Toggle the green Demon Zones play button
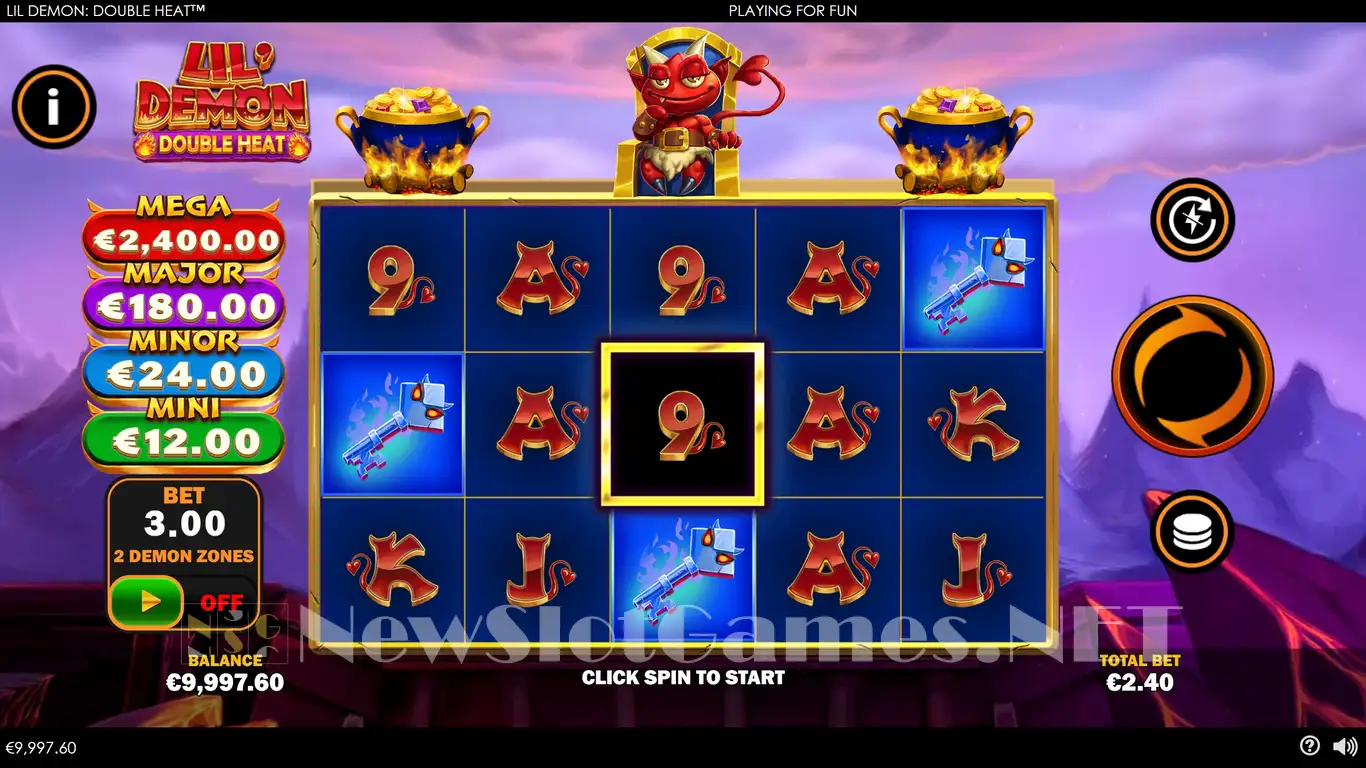The height and width of the screenshot is (768, 1366). [x=147, y=602]
